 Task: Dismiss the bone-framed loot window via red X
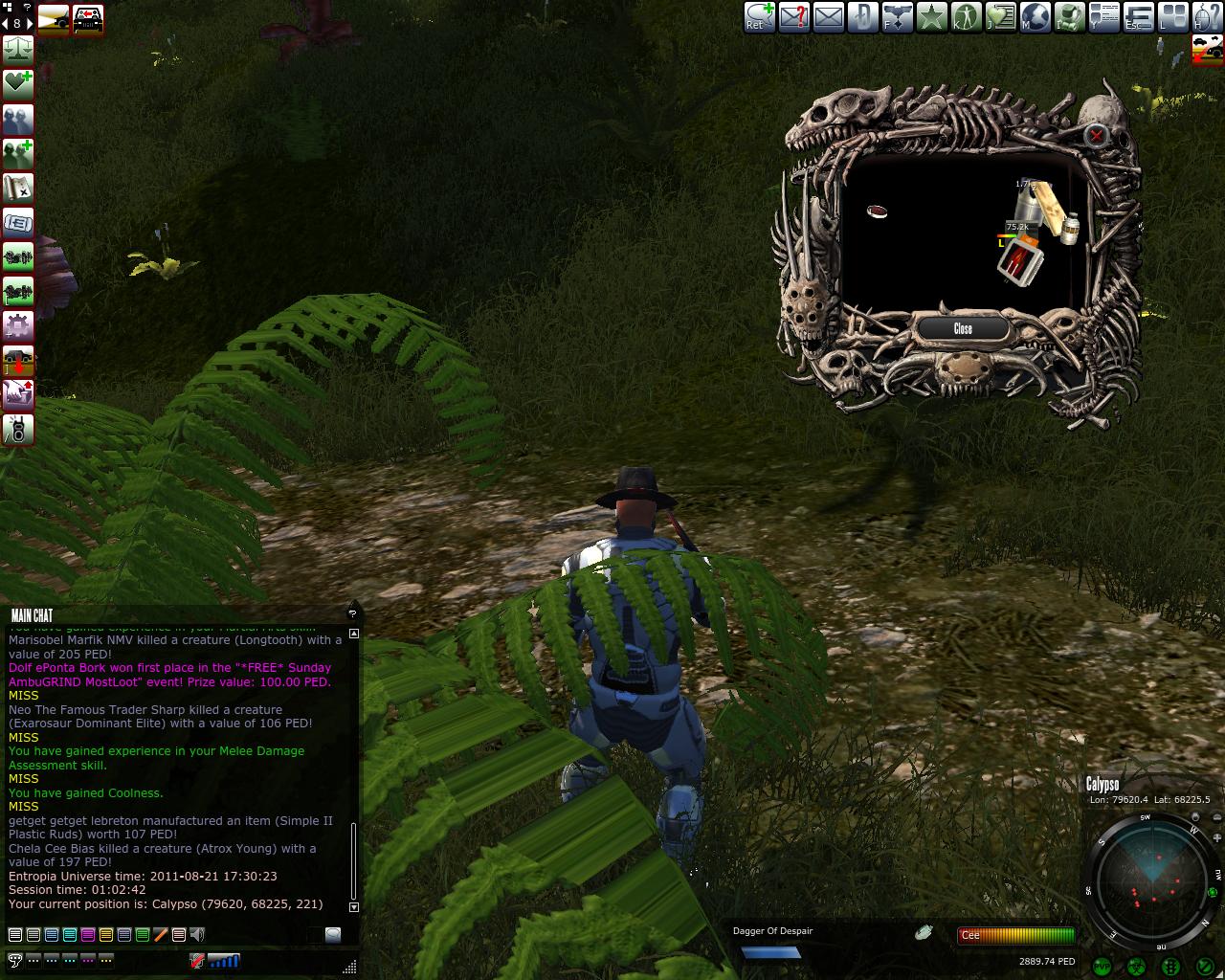1096,135
